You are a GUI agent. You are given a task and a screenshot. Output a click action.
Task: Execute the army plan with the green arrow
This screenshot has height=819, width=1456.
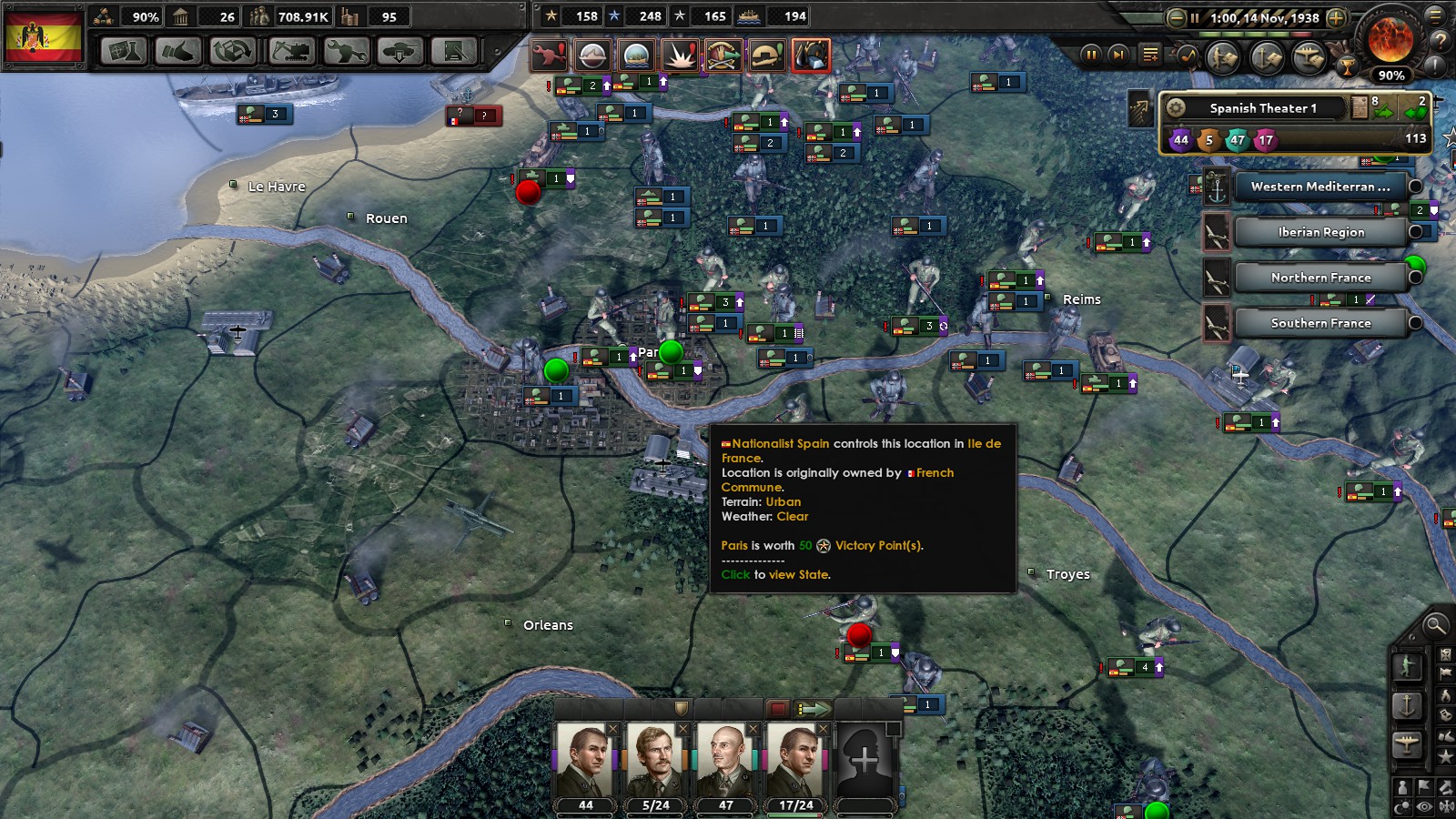pyautogui.click(x=813, y=708)
